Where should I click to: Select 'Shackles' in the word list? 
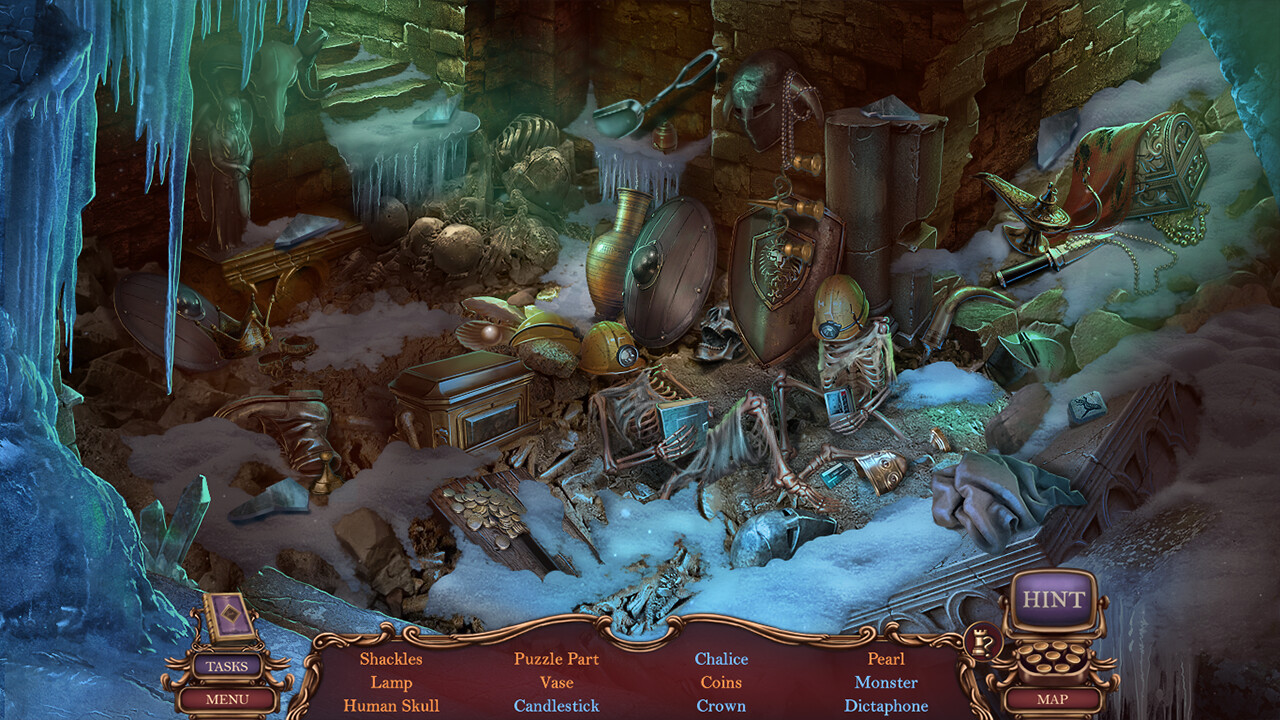pos(392,659)
